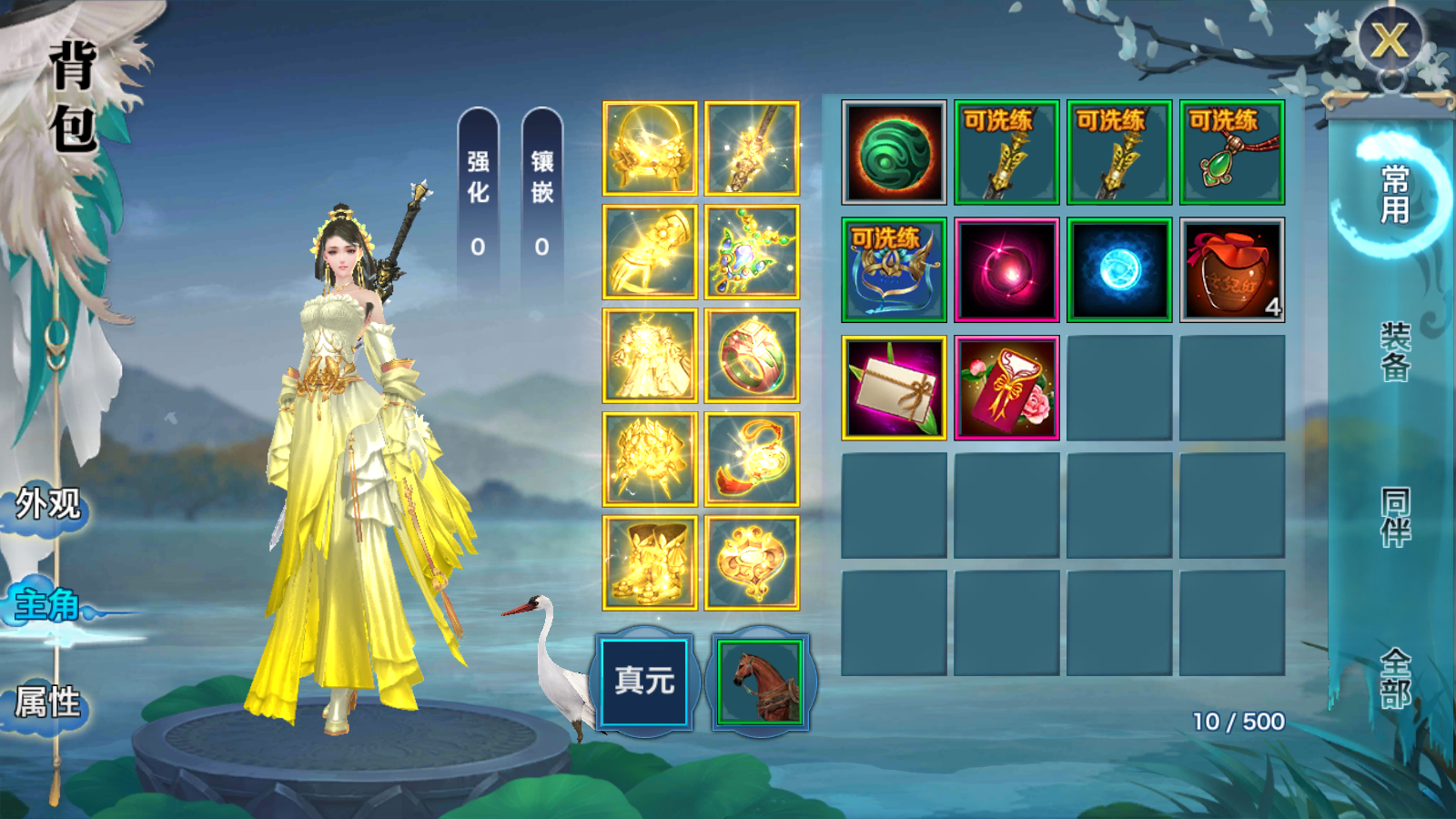The height and width of the screenshot is (819, 1456).
Task: Select the 主角 character section
Action: [47, 604]
